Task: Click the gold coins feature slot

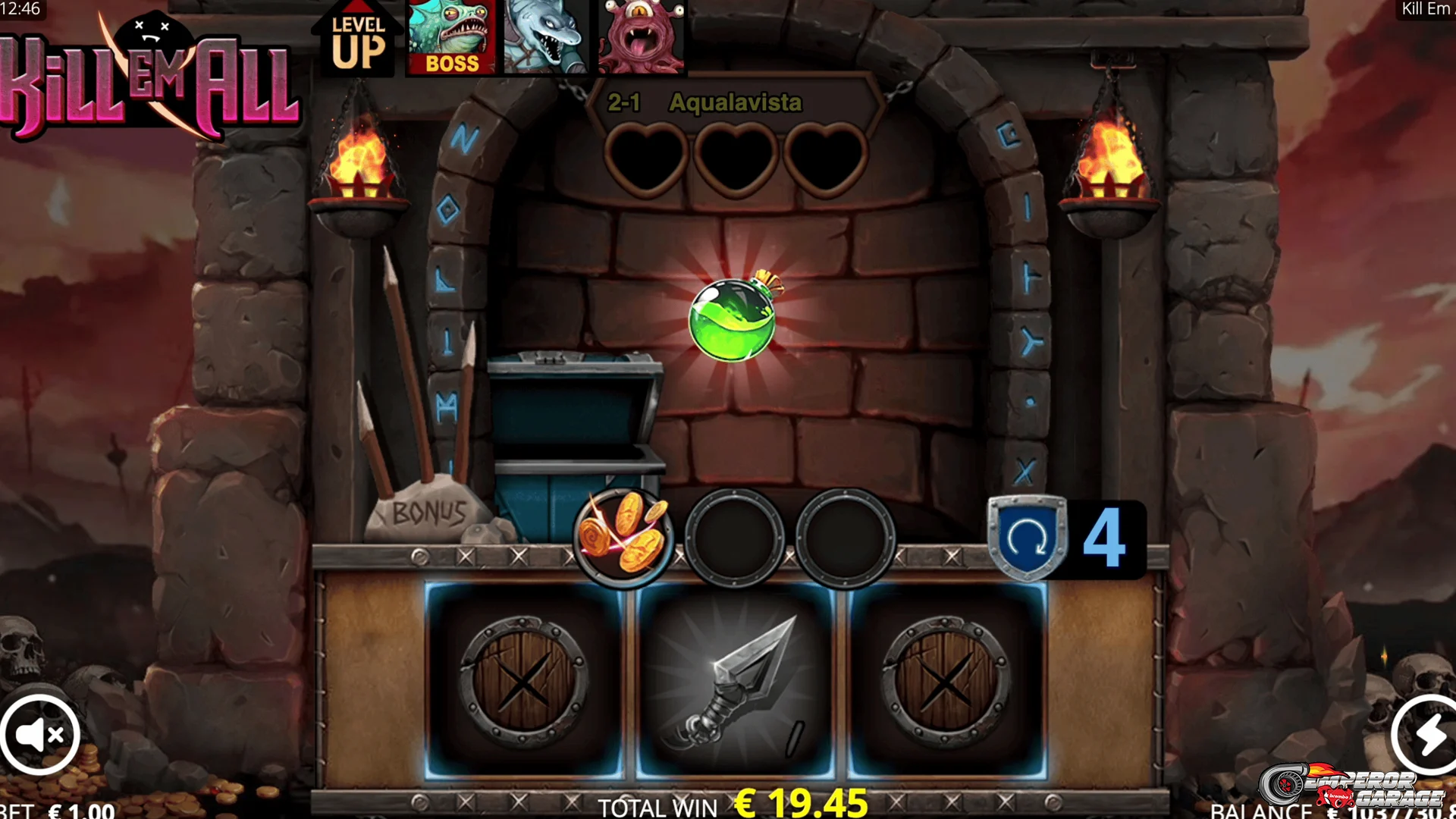Action: [623, 537]
